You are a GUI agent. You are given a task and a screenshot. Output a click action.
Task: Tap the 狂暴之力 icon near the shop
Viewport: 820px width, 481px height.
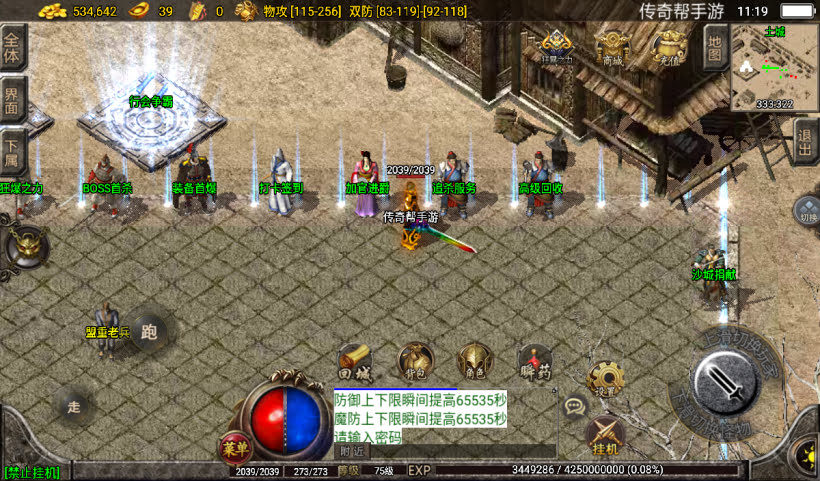point(557,46)
